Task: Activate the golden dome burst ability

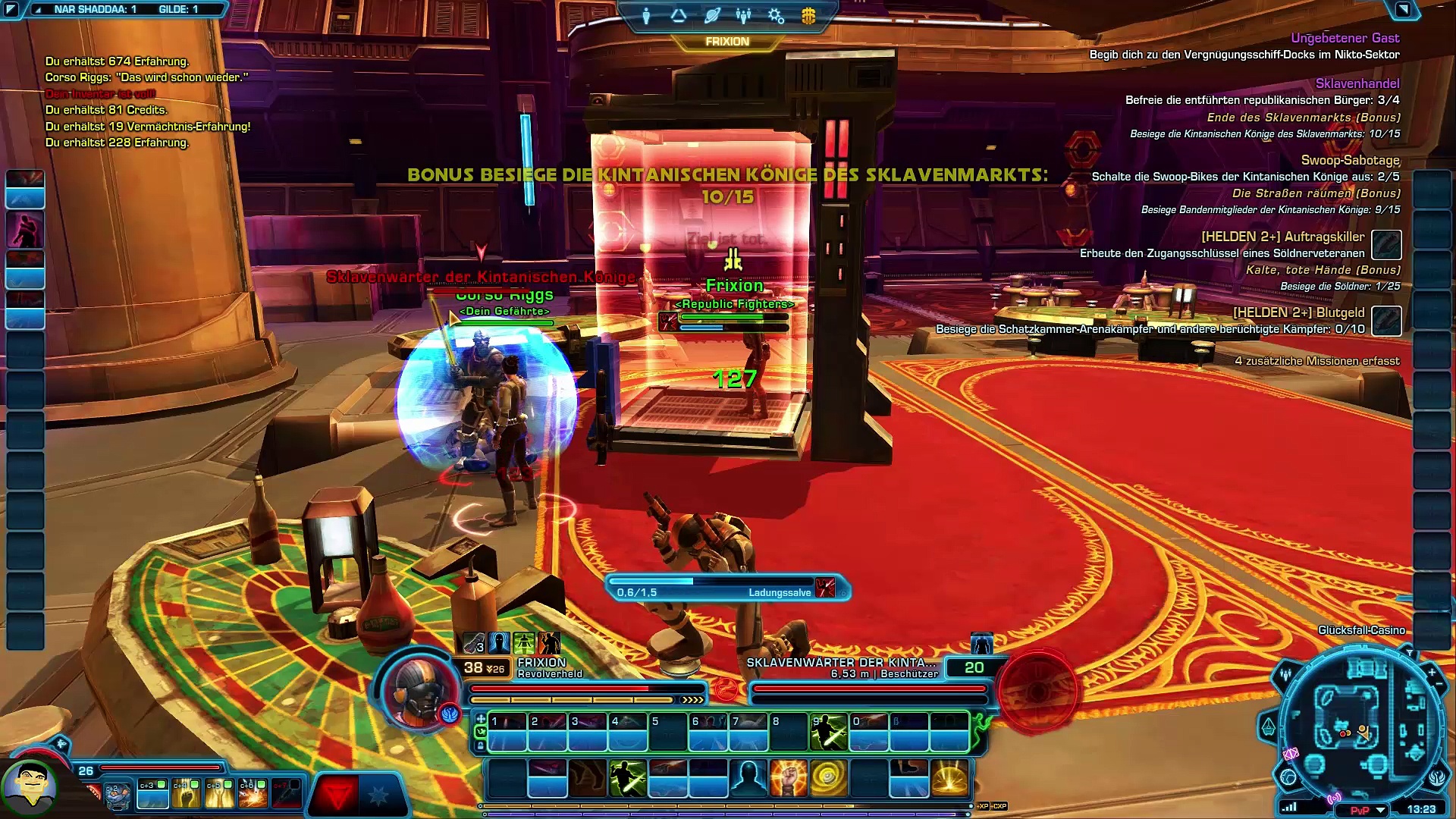Action: point(949,779)
